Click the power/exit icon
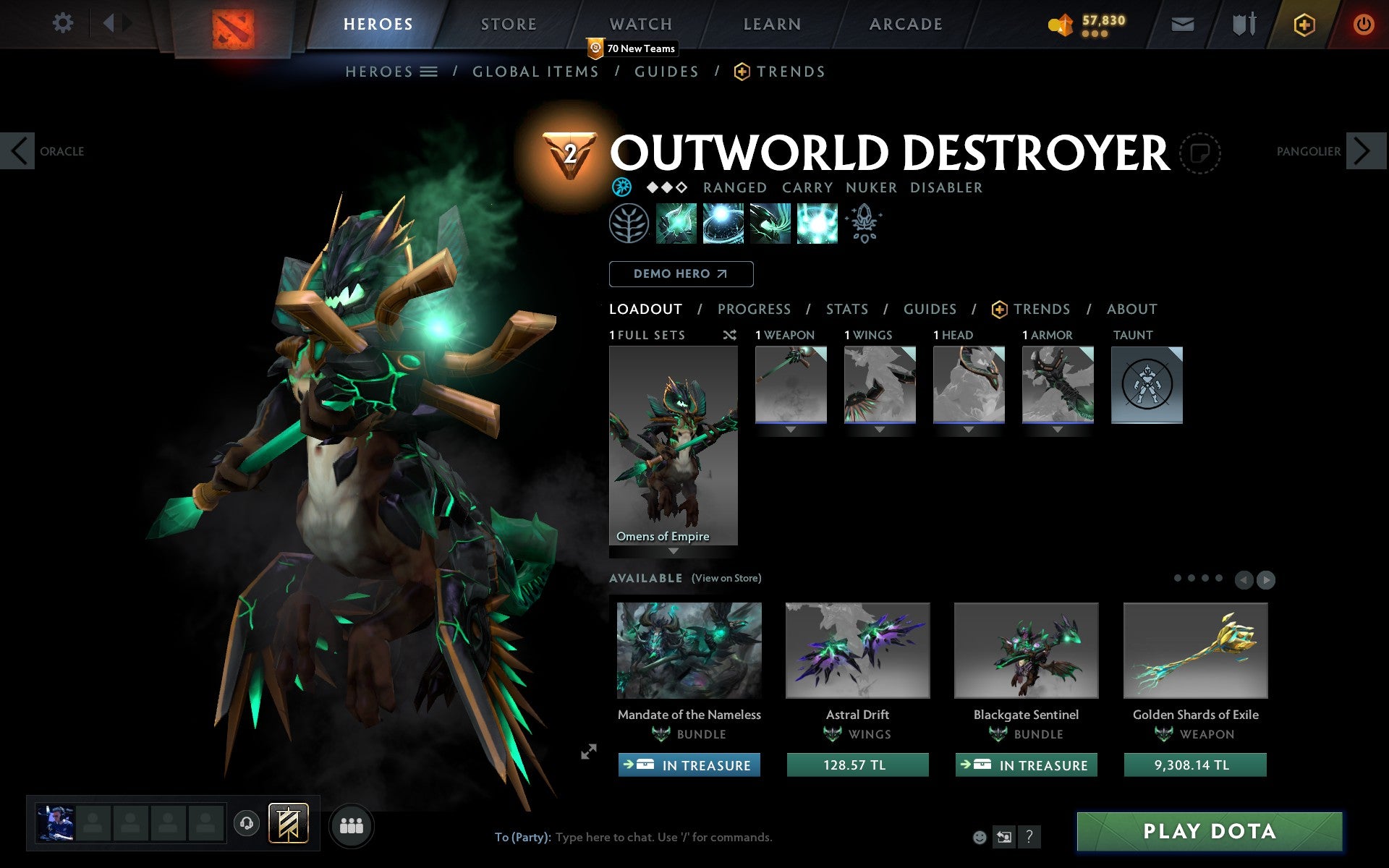 (x=1363, y=23)
